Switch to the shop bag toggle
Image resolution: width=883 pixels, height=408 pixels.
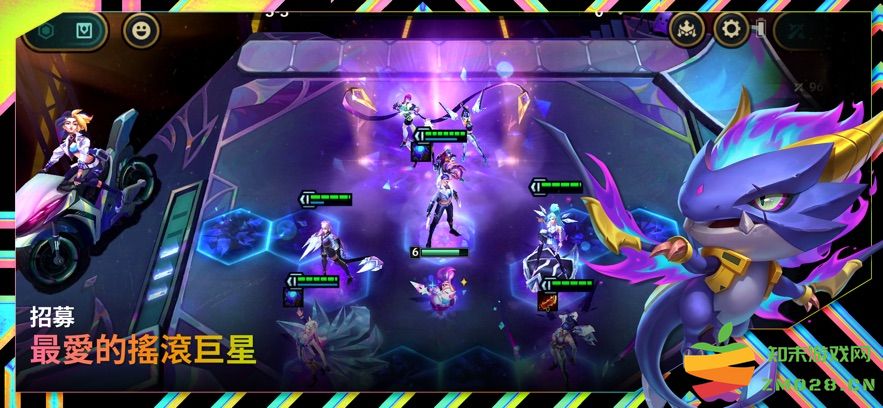click(84, 30)
